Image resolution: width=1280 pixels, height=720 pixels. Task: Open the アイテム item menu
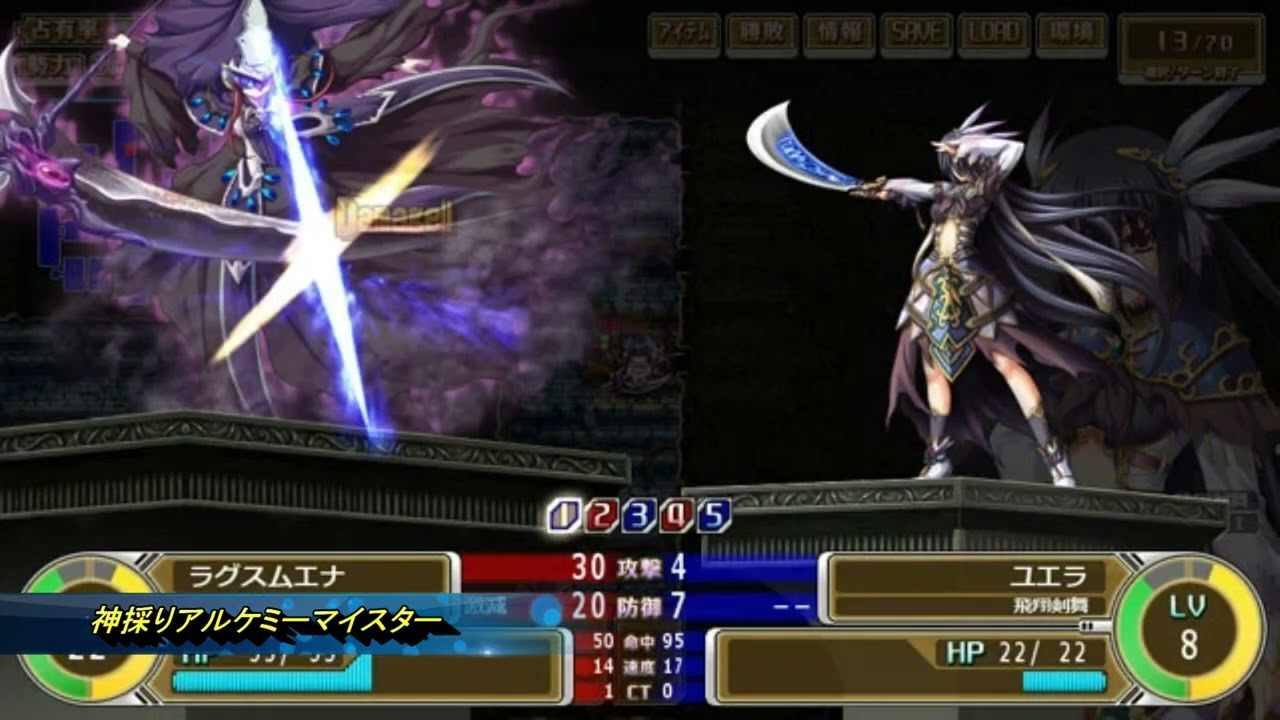(684, 35)
